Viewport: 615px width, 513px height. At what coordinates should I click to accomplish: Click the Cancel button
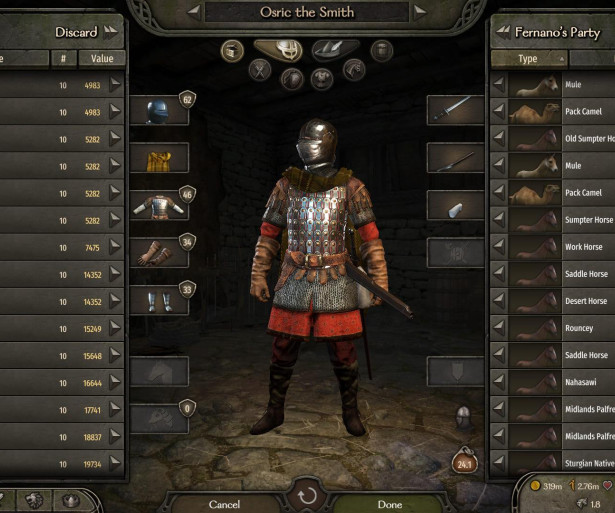(x=224, y=504)
